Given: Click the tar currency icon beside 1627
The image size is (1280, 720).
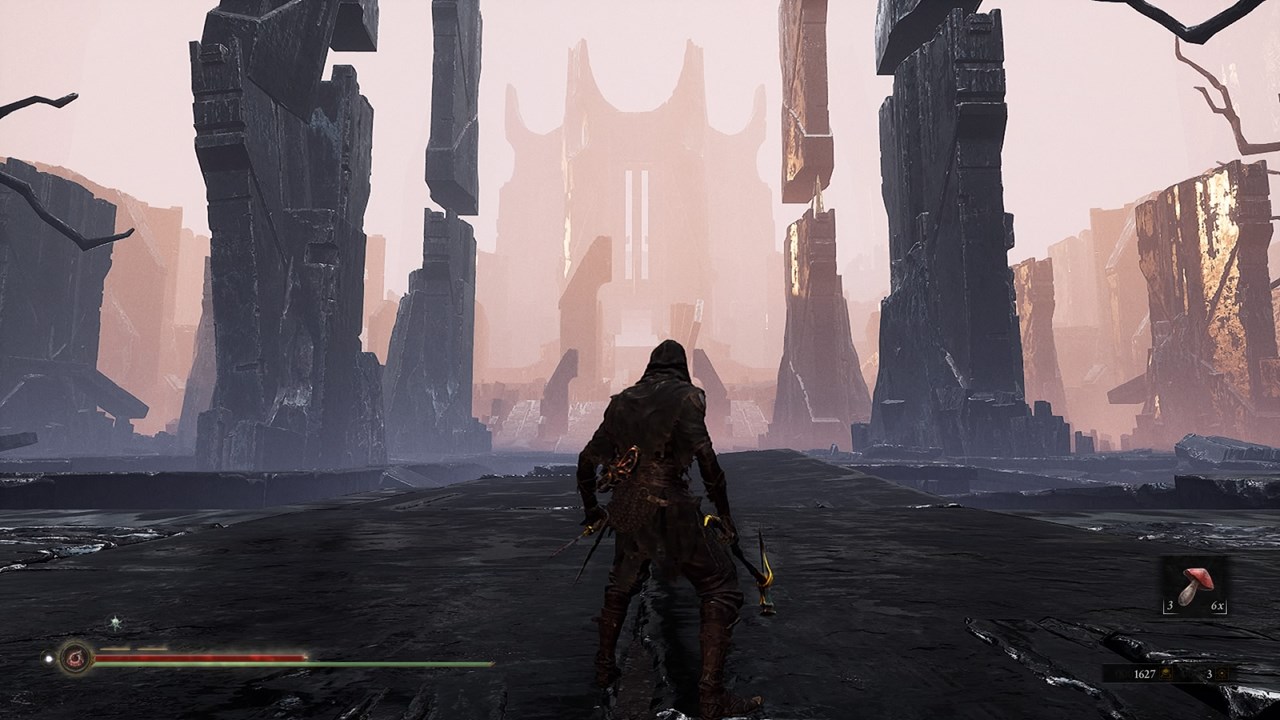Looking at the screenshot, I should (1166, 675).
